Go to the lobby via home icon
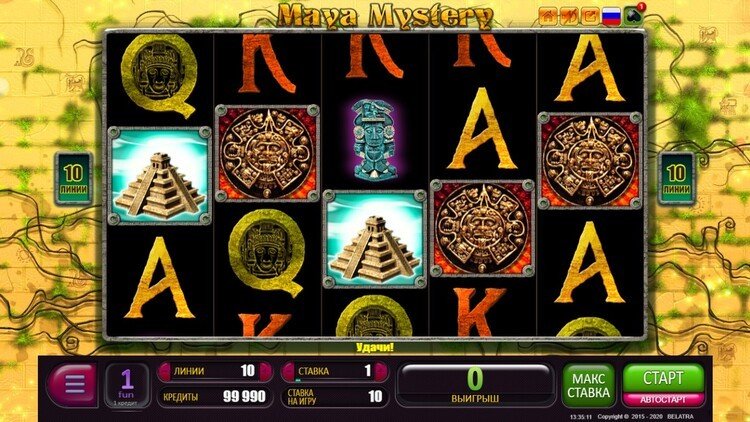Screen dimensions: 750x422 pos(547,15)
